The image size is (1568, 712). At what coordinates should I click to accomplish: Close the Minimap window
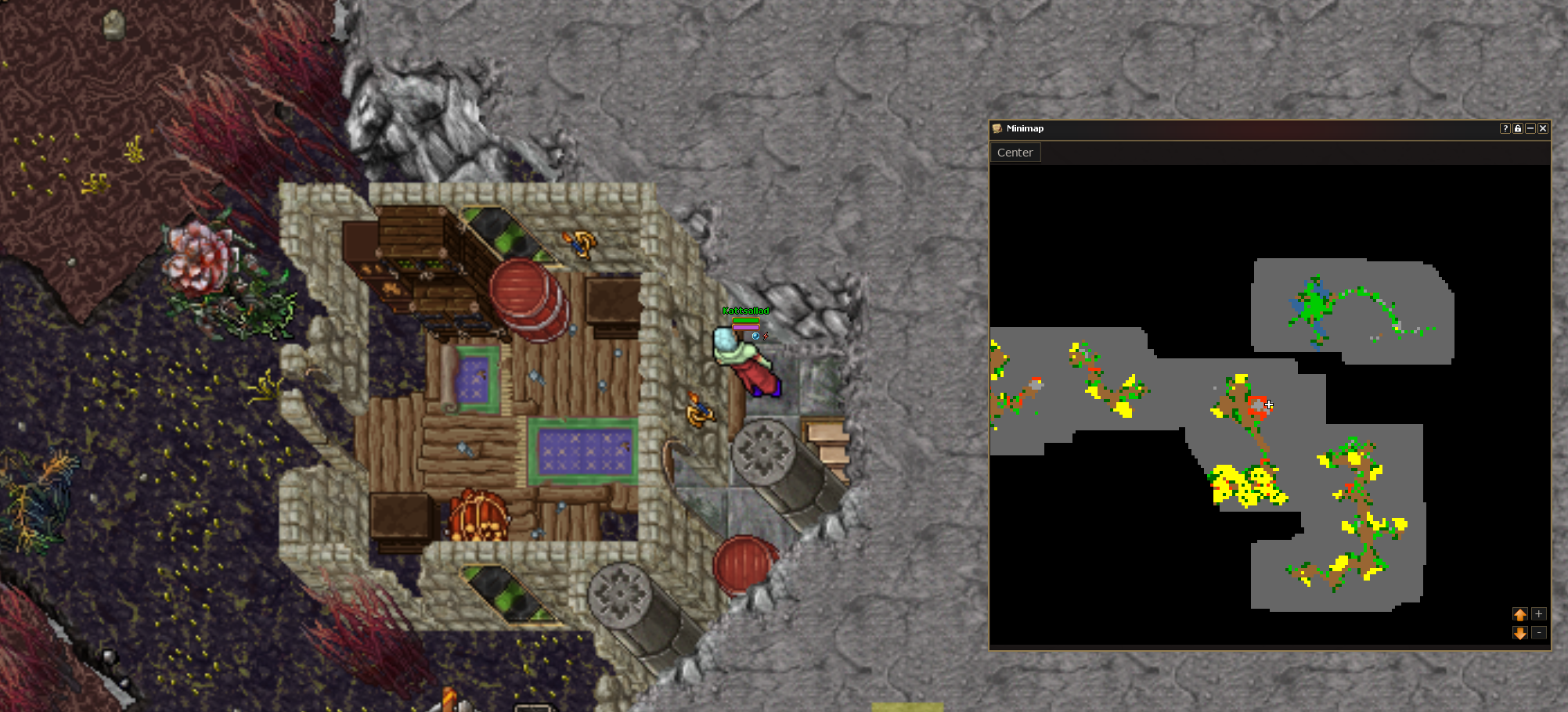pos(1543,128)
